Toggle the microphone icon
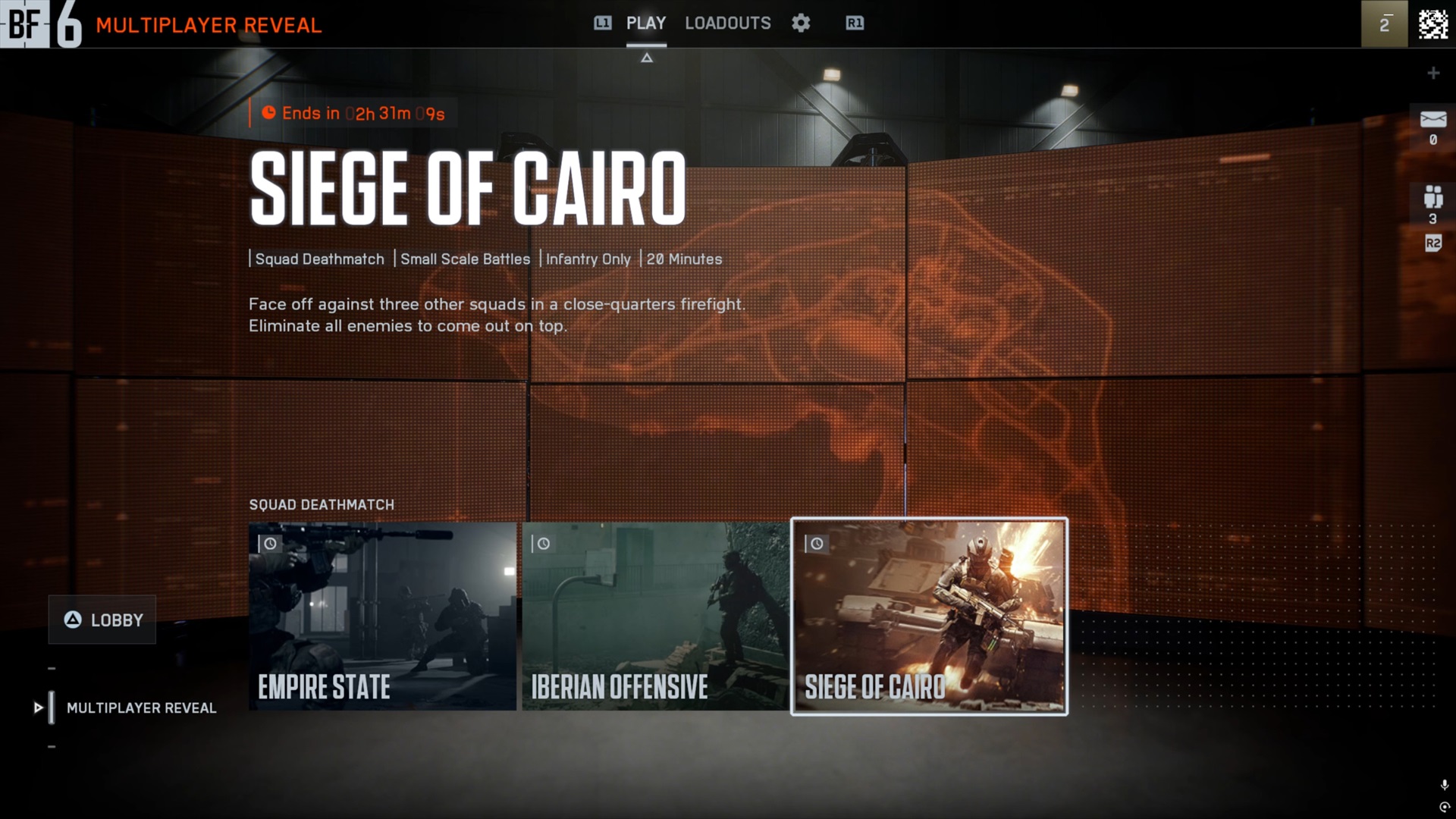This screenshot has width=1456, height=819. click(x=1444, y=785)
